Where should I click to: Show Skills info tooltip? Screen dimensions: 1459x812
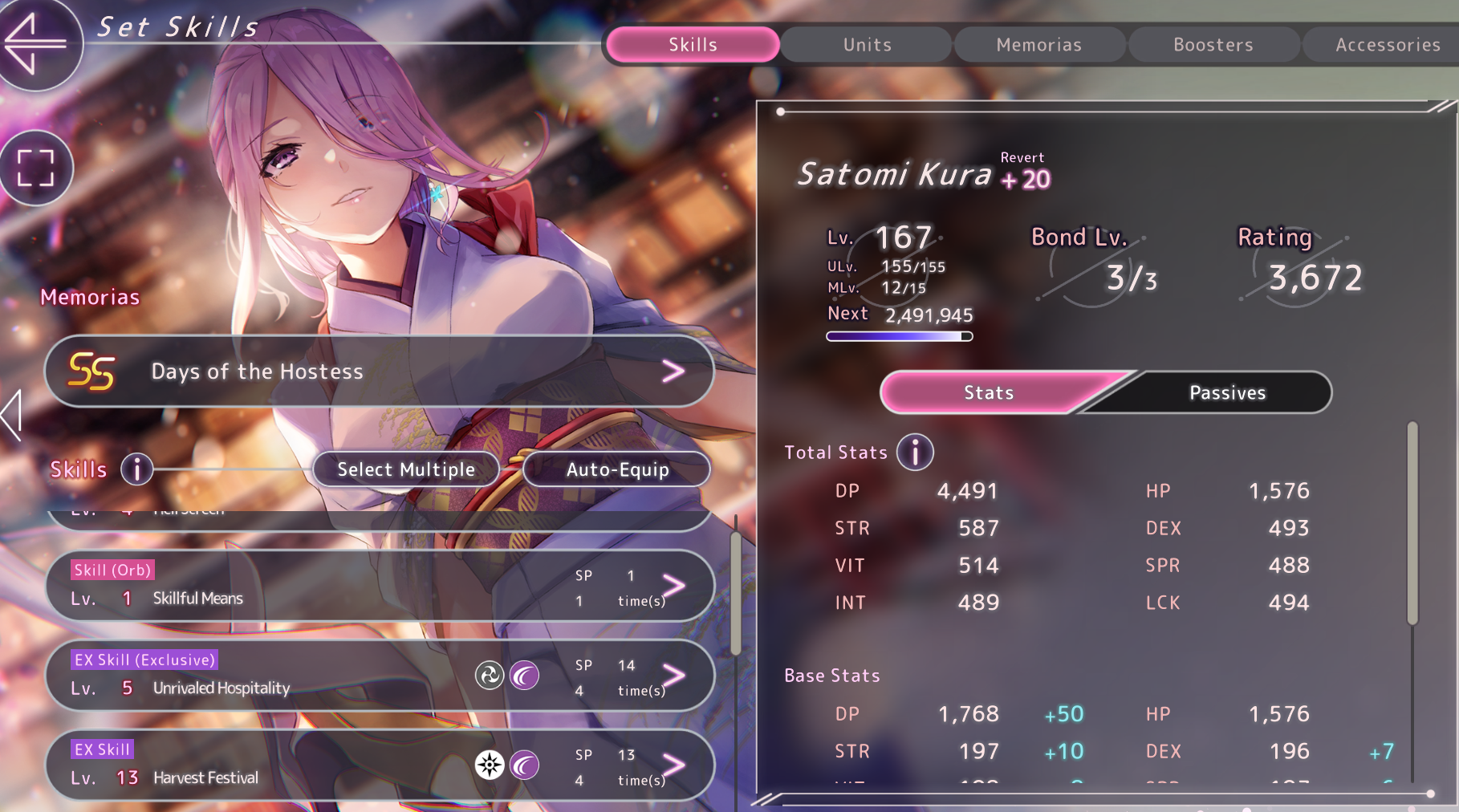136,469
